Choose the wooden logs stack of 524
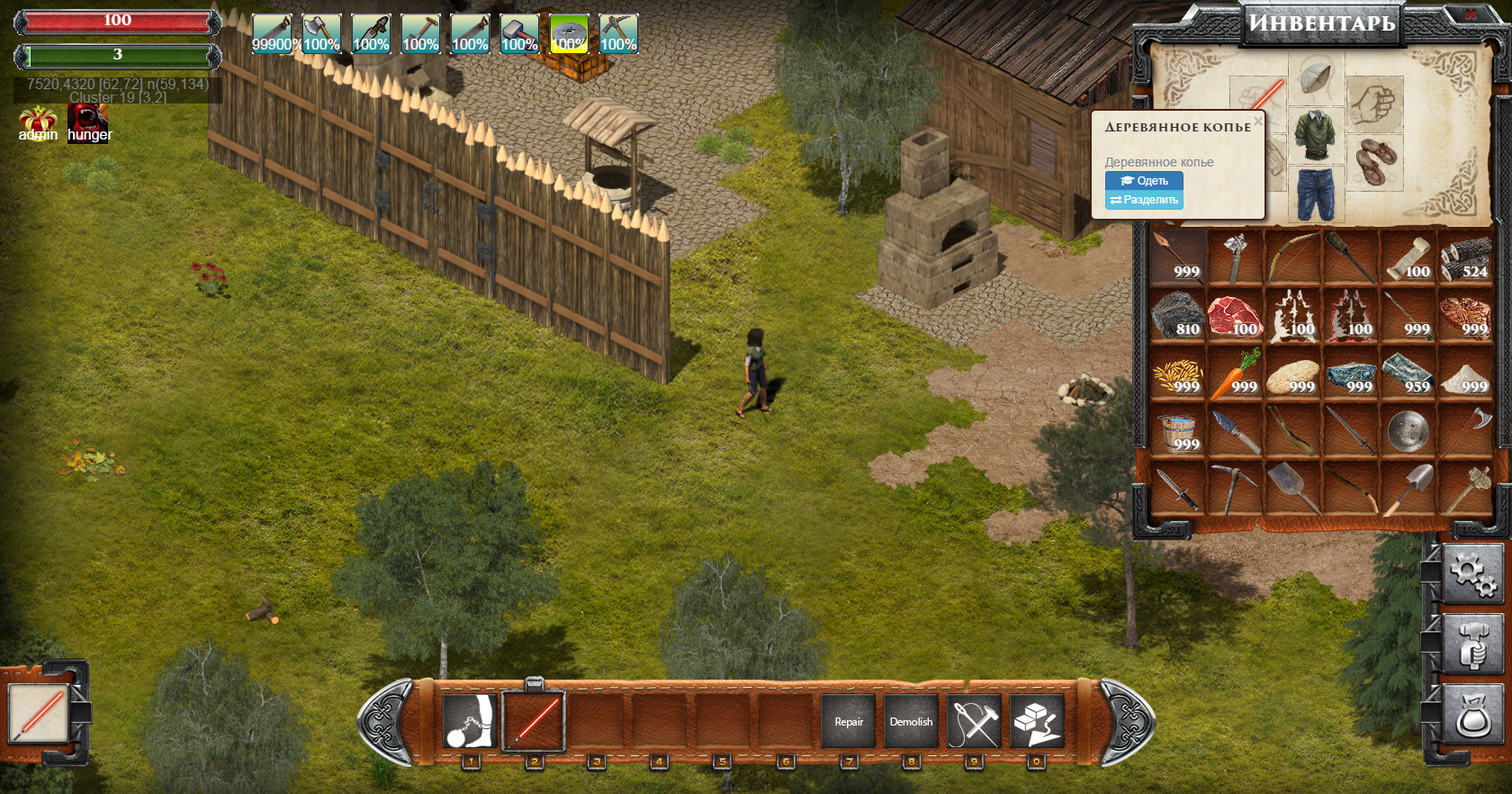 (x=1465, y=258)
